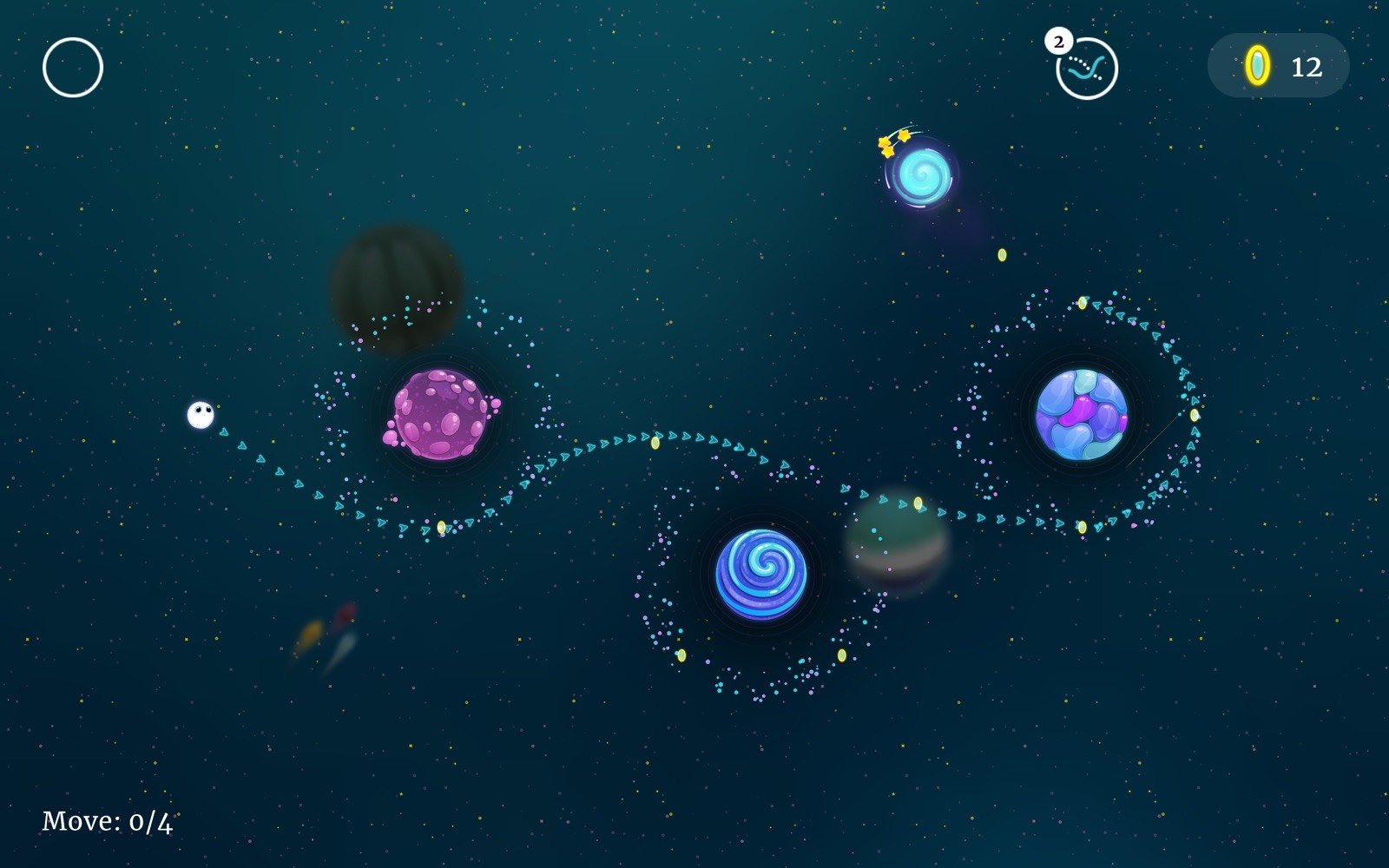Viewport: 1389px width, 868px height.
Task: Click the empty white circle button
Action: (x=73, y=67)
